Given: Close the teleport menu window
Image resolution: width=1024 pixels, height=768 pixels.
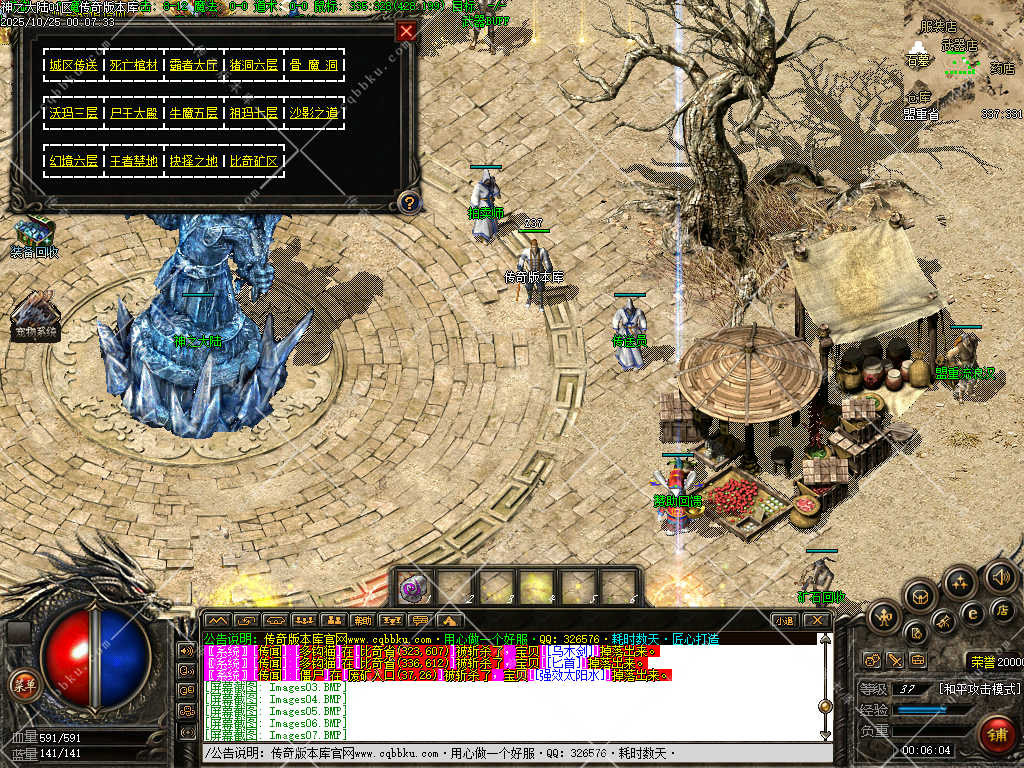Looking at the screenshot, I should point(406,31).
